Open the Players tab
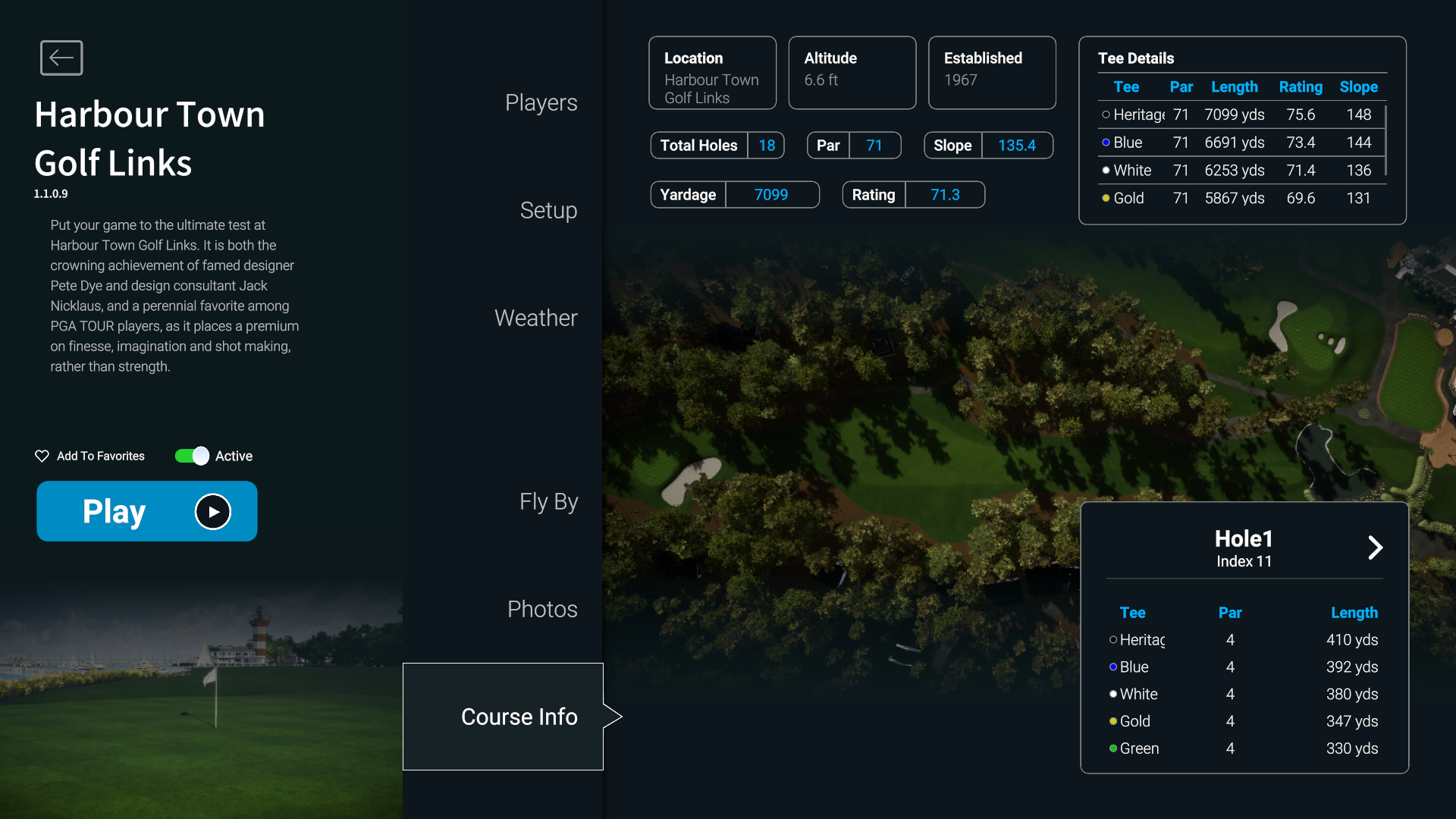 [541, 102]
